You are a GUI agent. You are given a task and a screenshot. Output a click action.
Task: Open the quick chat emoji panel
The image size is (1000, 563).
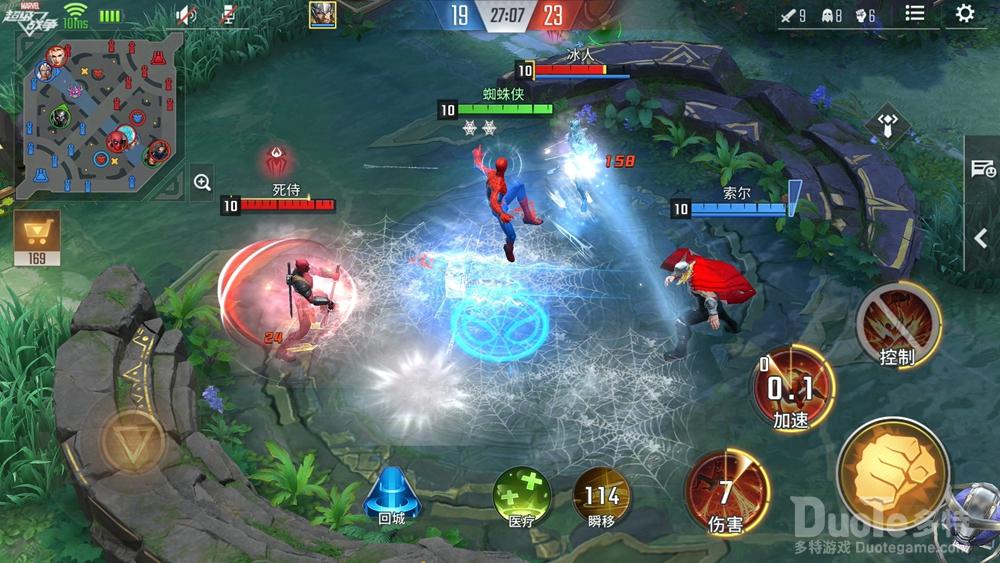(x=983, y=168)
